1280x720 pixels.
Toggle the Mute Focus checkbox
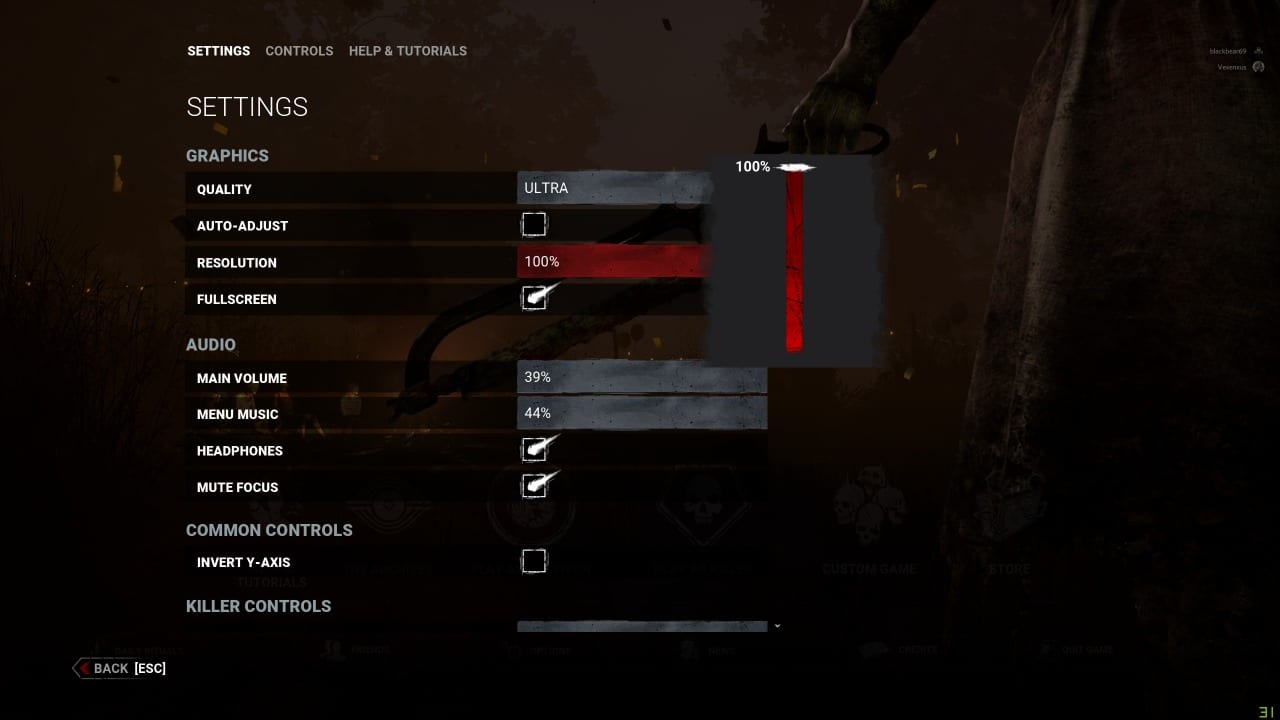[x=534, y=486]
